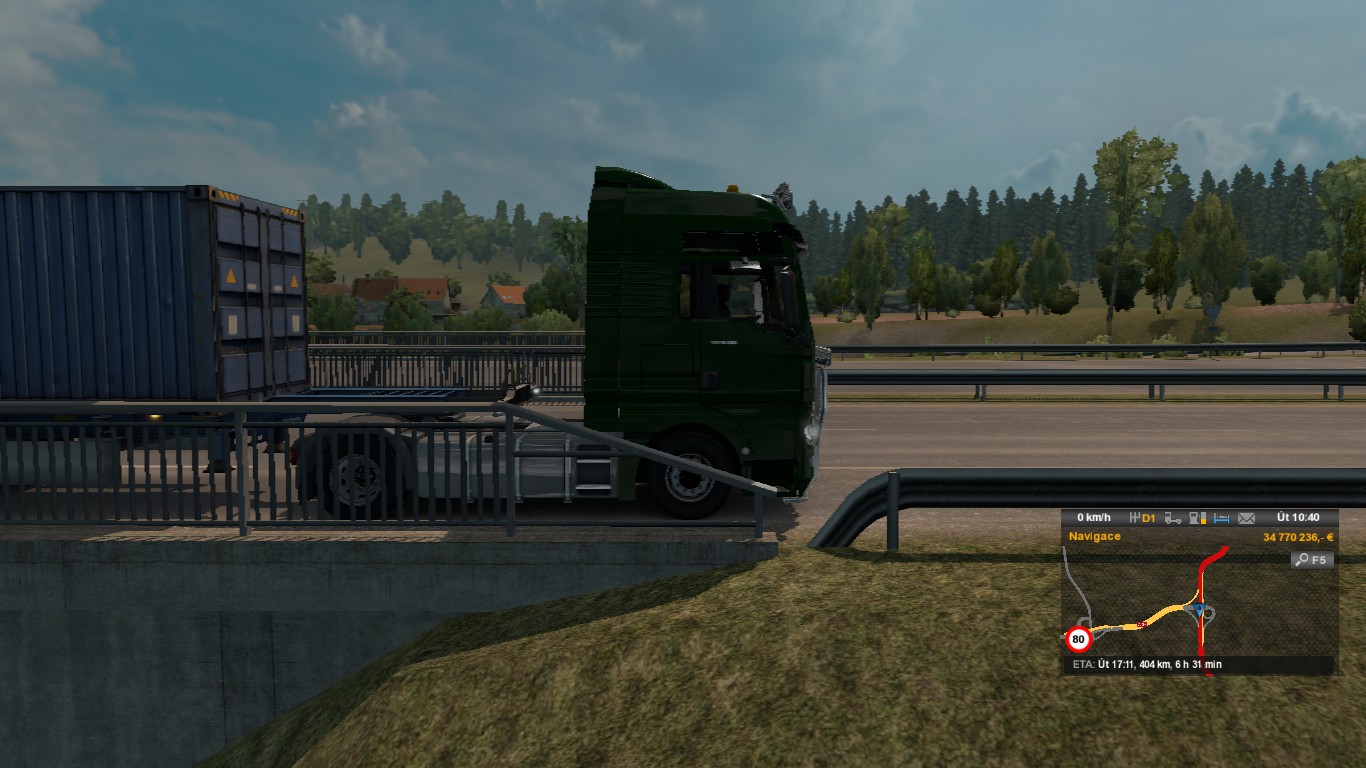The width and height of the screenshot is (1366, 768).
Task: Select the blue bed rest icon
Action: (x=1221, y=518)
